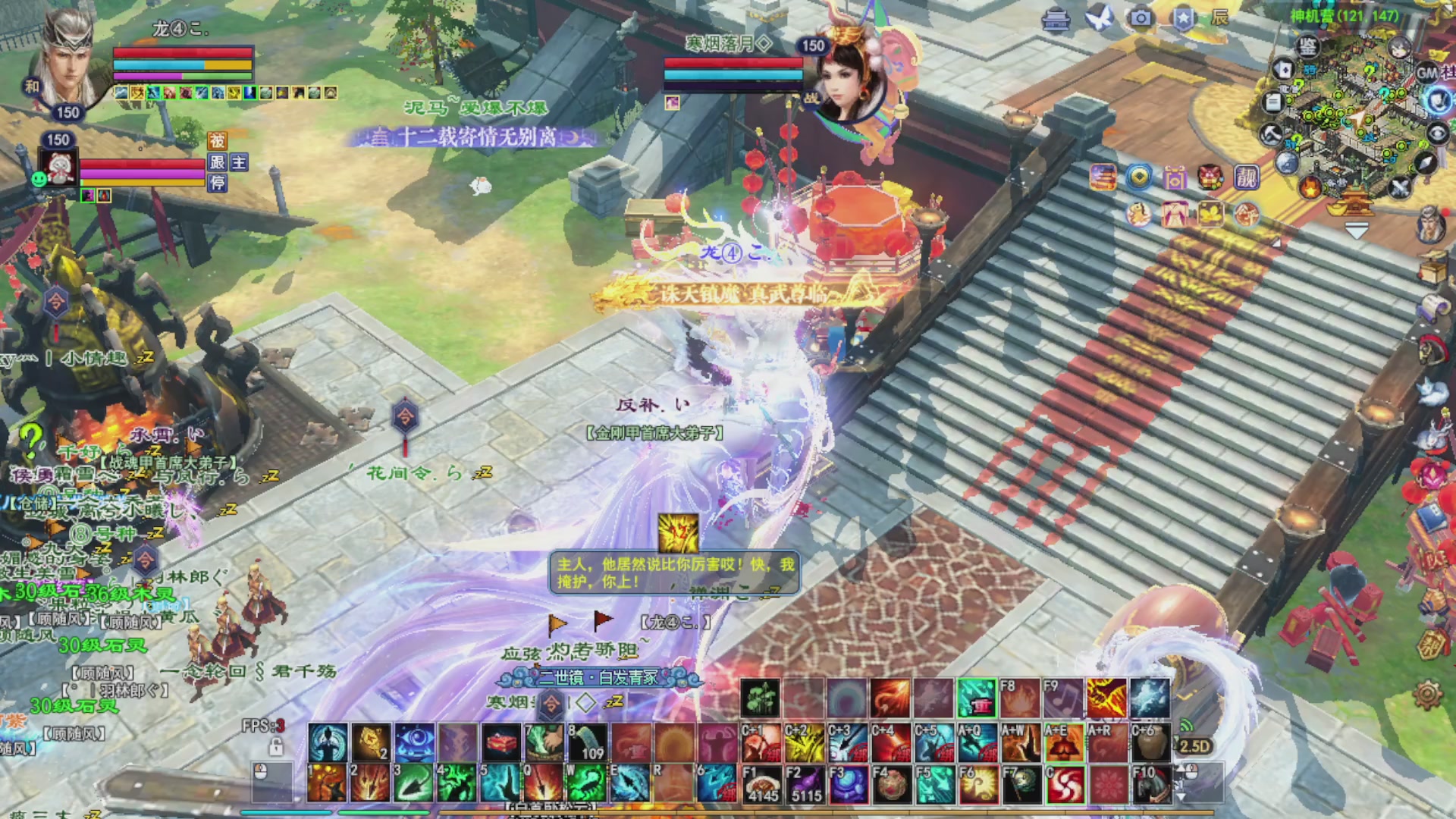Viewport: 1456px width, 819px height.
Task: Click the target 龙④'s red health bar
Action: pos(182,53)
